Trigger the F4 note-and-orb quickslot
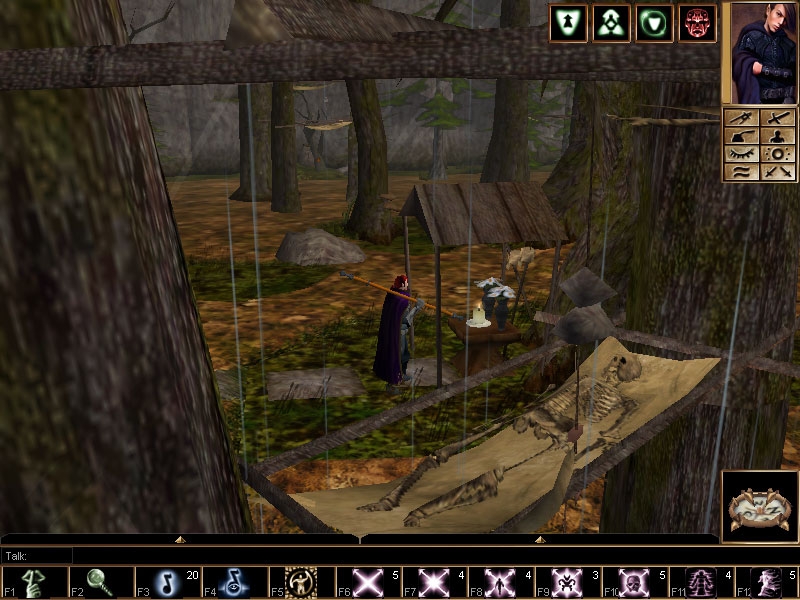800x600 pixels. pyautogui.click(x=234, y=583)
